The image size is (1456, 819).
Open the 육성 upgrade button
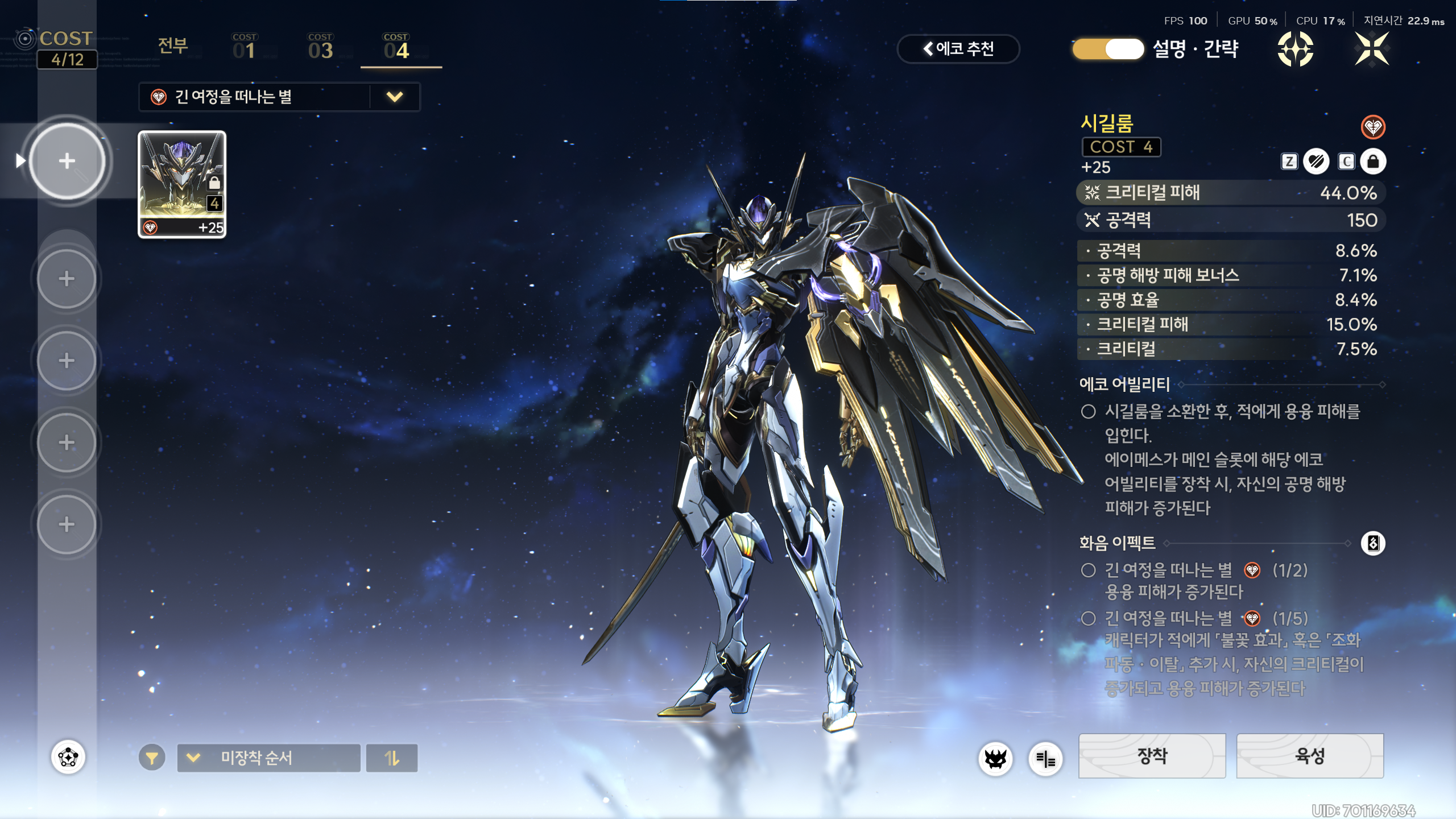point(1310,756)
